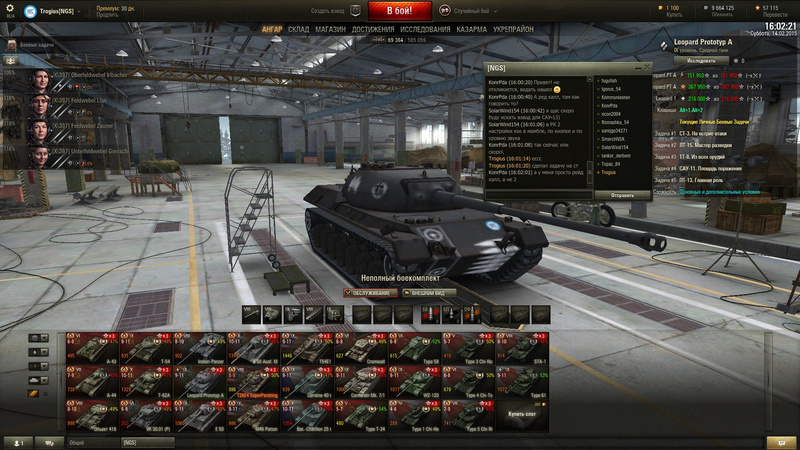Send the chat message with 'Отправить'
This screenshot has height=450, width=800.
coord(621,195)
